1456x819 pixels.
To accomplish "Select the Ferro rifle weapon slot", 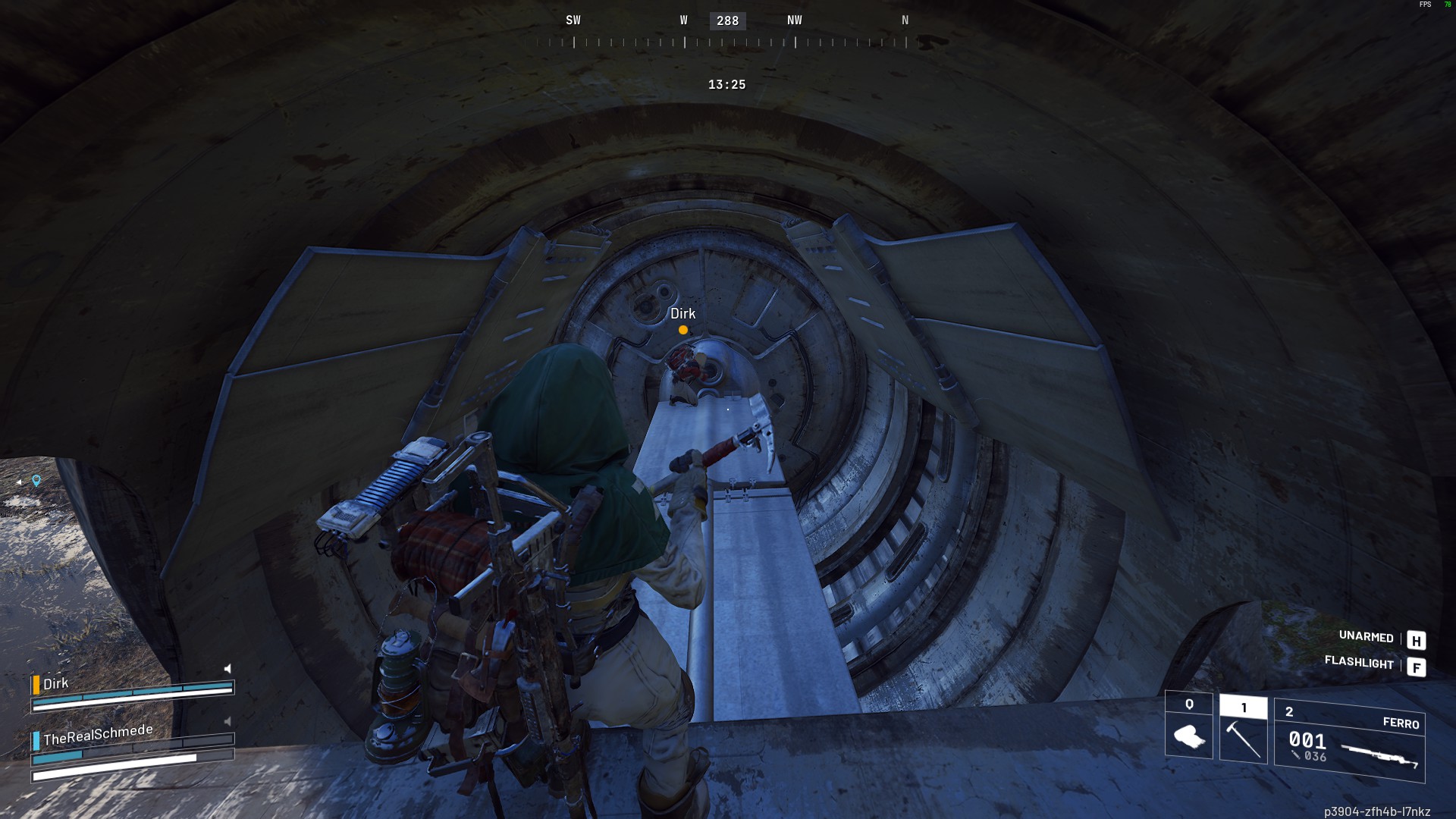I will click(x=1350, y=741).
